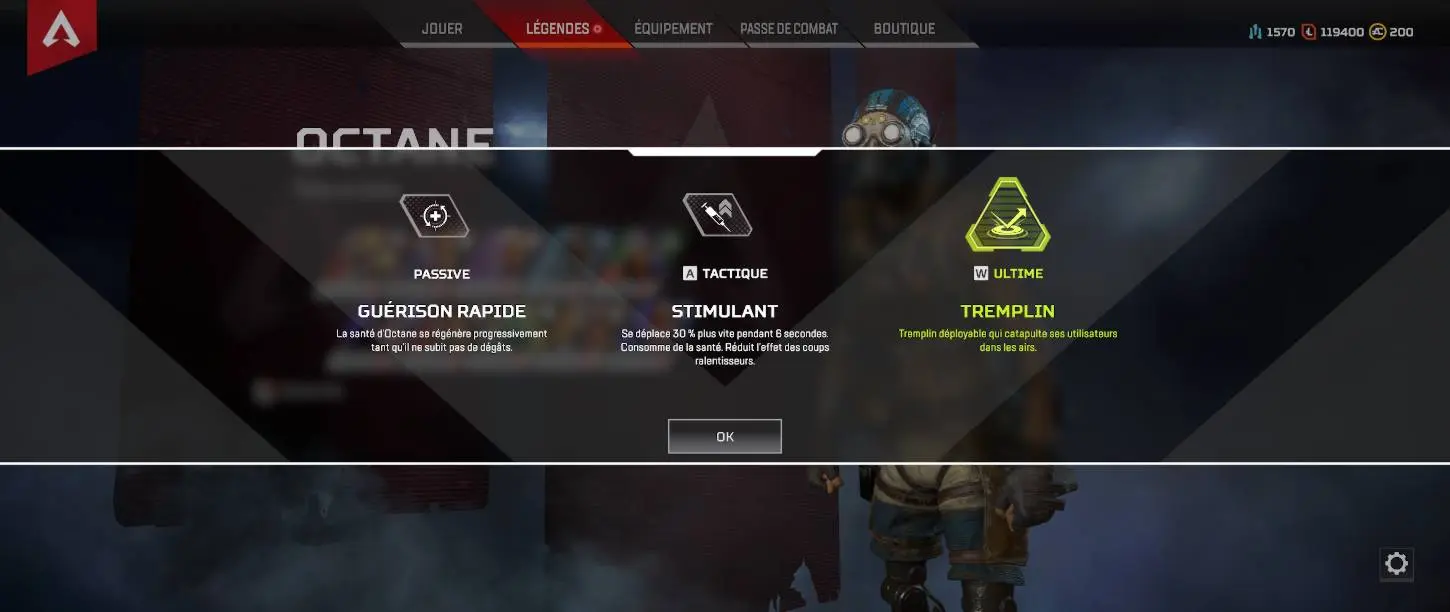Select the Guérison Rapide passive icon
The image size is (1450, 612).
point(434,216)
